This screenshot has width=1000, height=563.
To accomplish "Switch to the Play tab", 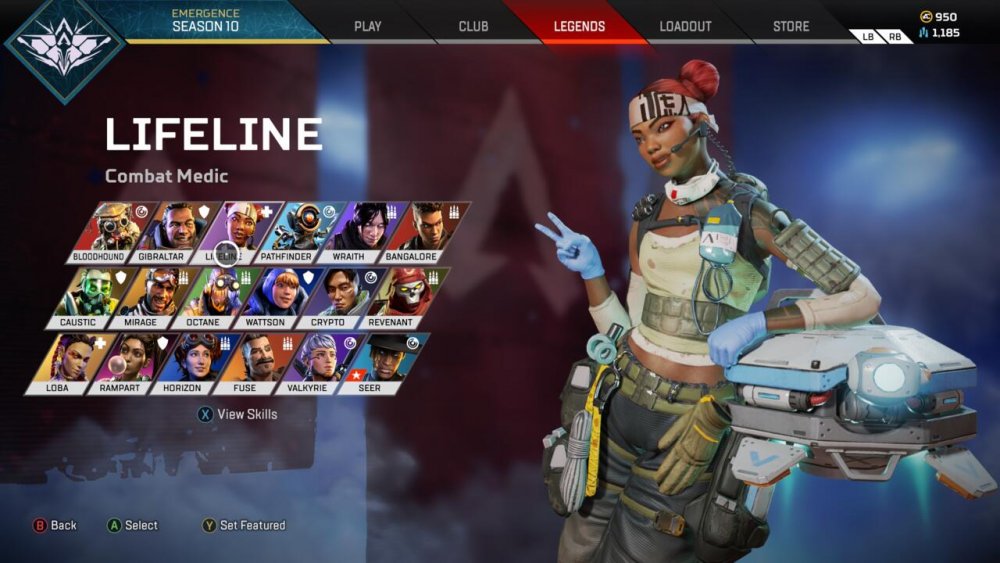I will pyautogui.click(x=368, y=26).
